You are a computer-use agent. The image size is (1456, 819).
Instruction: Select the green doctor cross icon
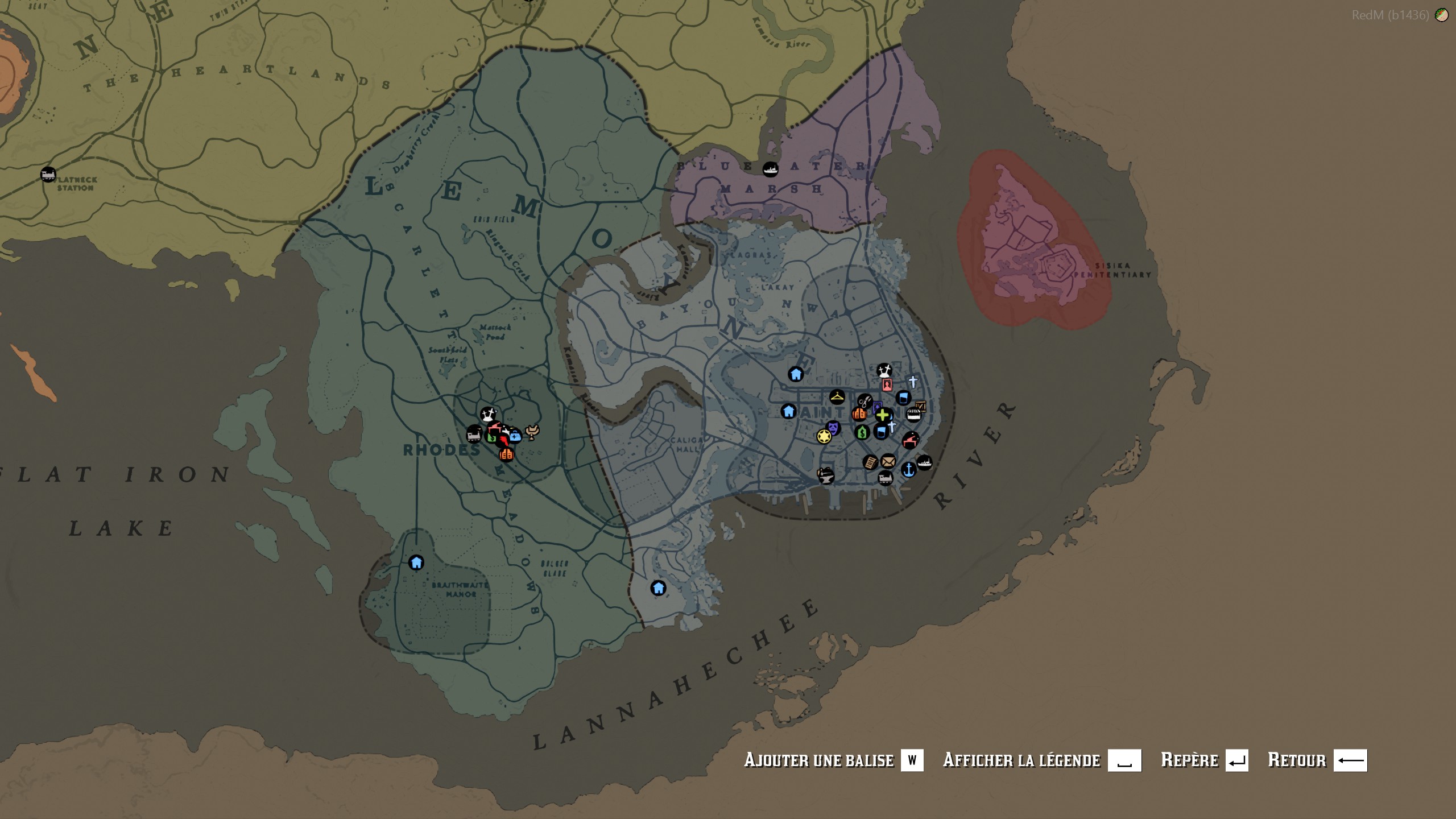(882, 415)
